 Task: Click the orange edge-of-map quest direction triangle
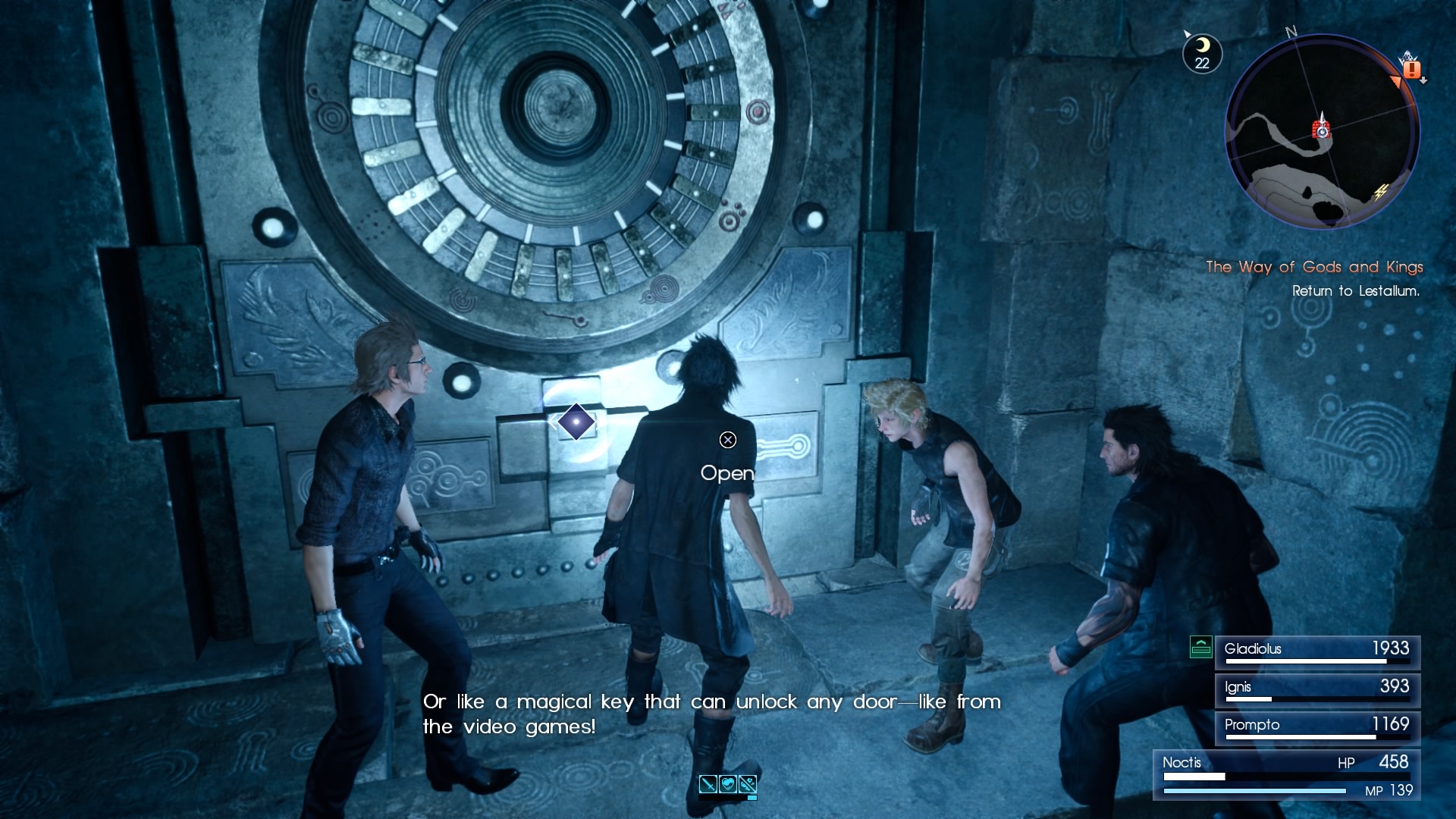pos(1395,80)
